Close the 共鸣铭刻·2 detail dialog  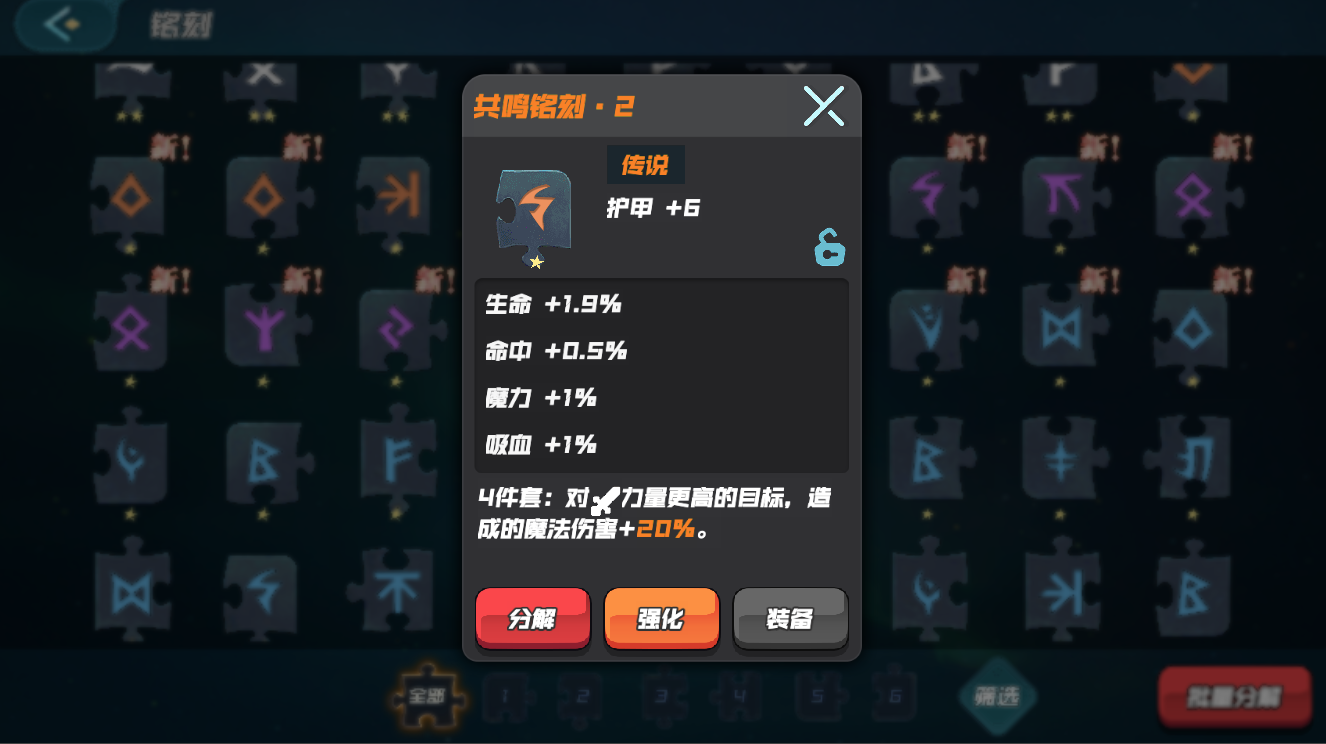[x=822, y=105]
